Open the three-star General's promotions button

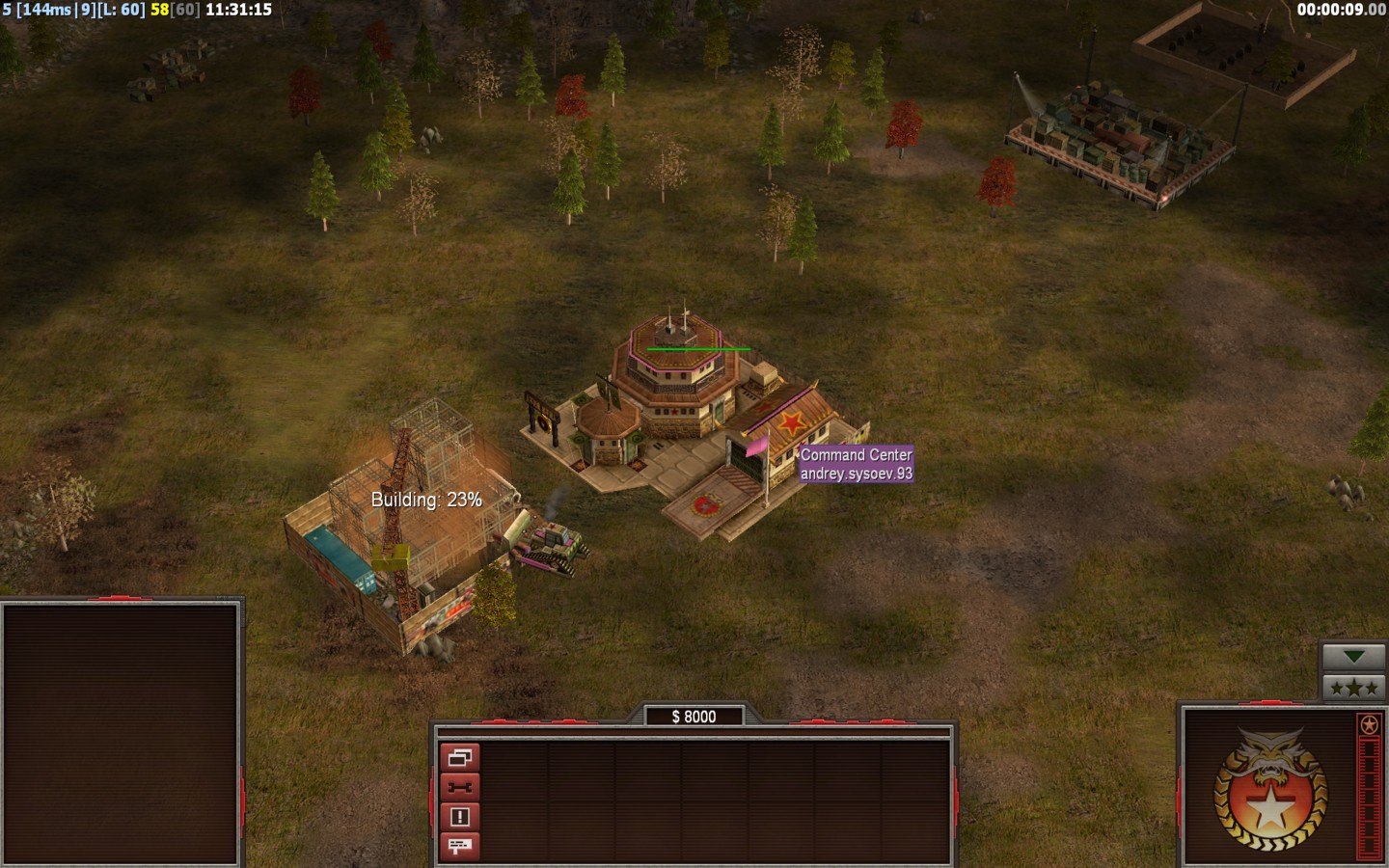1353,687
